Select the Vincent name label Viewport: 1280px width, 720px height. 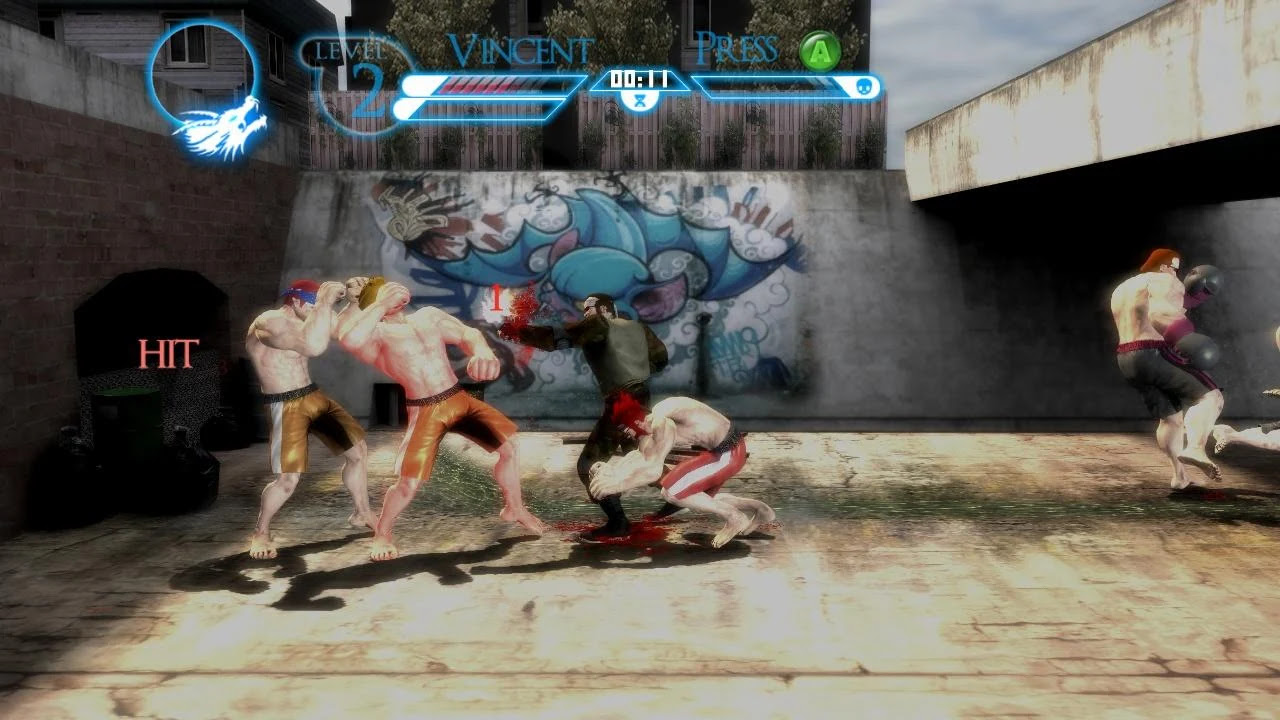520,48
